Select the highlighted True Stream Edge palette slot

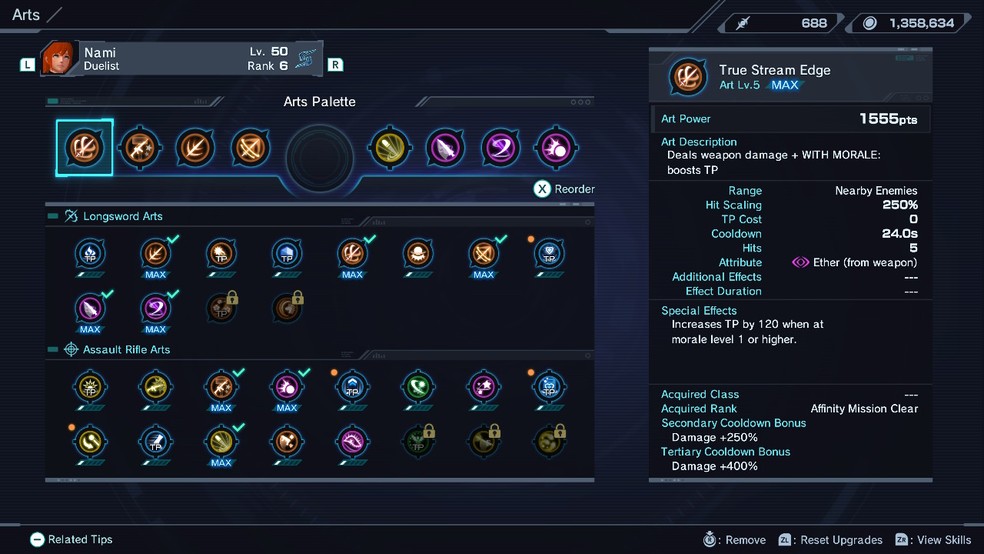84,148
